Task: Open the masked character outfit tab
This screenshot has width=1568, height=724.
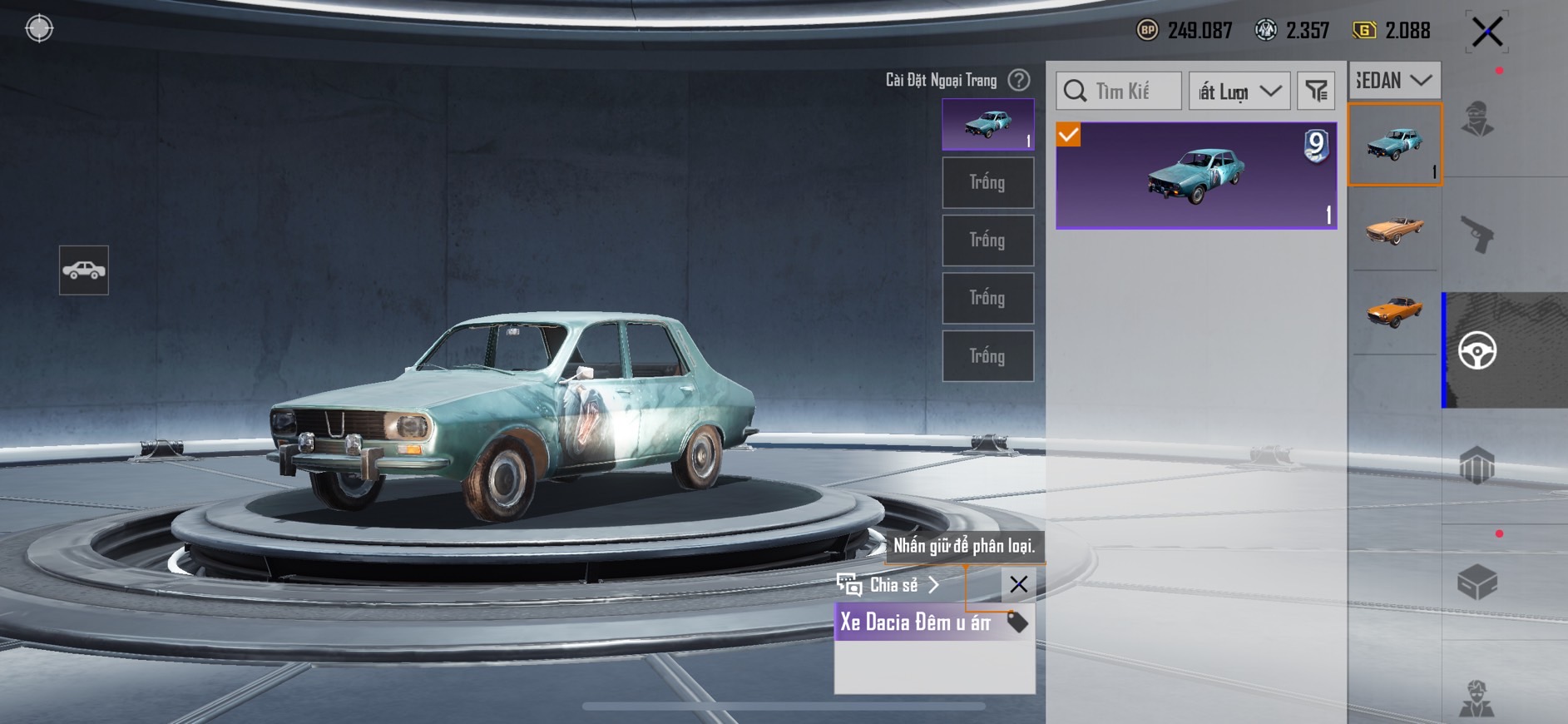Action: point(1477,119)
